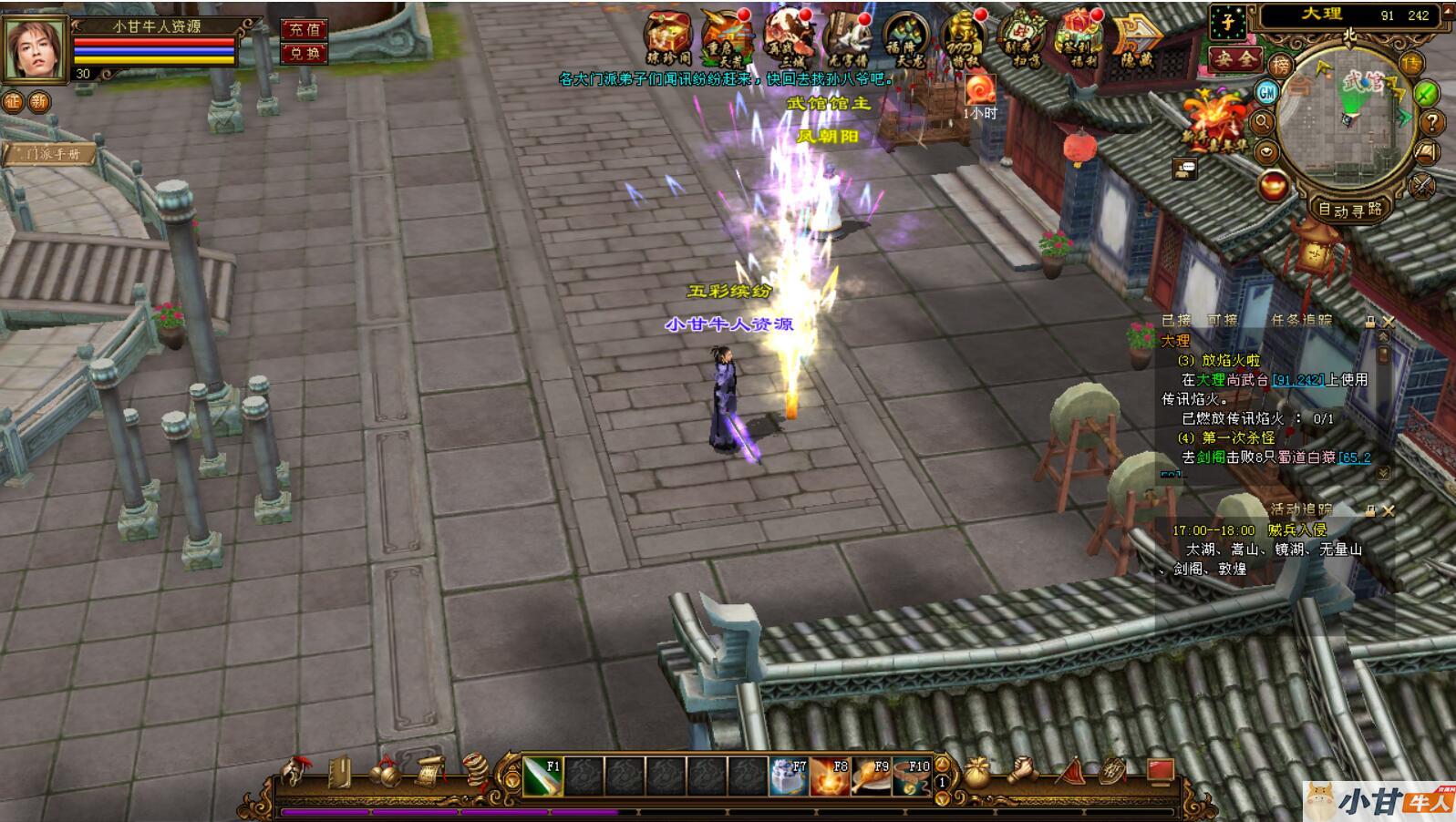Switch to the 可接 available quests tab
1456x822 pixels.
1222,321
